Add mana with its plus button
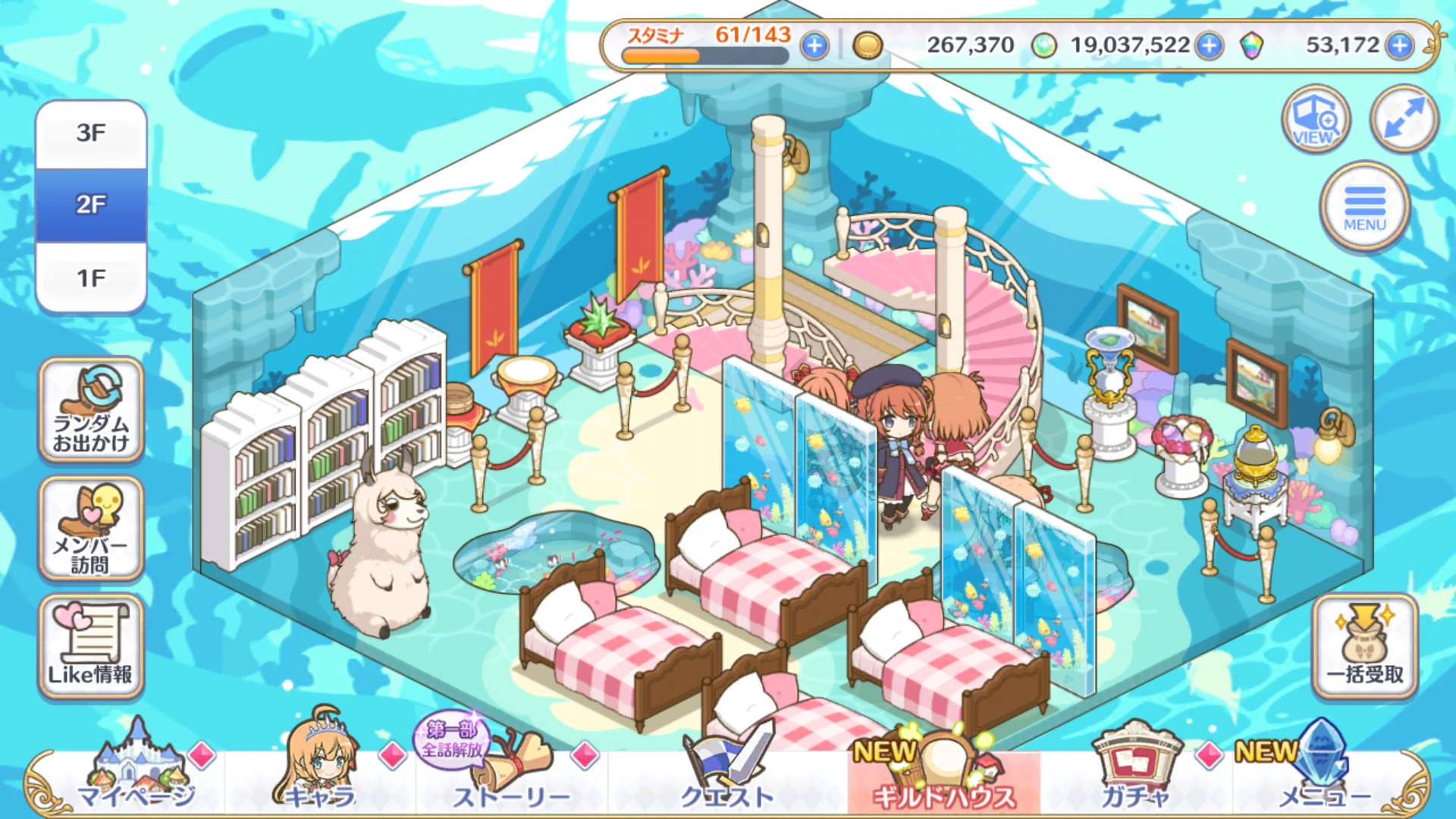This screenshot has height=819, width=1456. 1210,46
